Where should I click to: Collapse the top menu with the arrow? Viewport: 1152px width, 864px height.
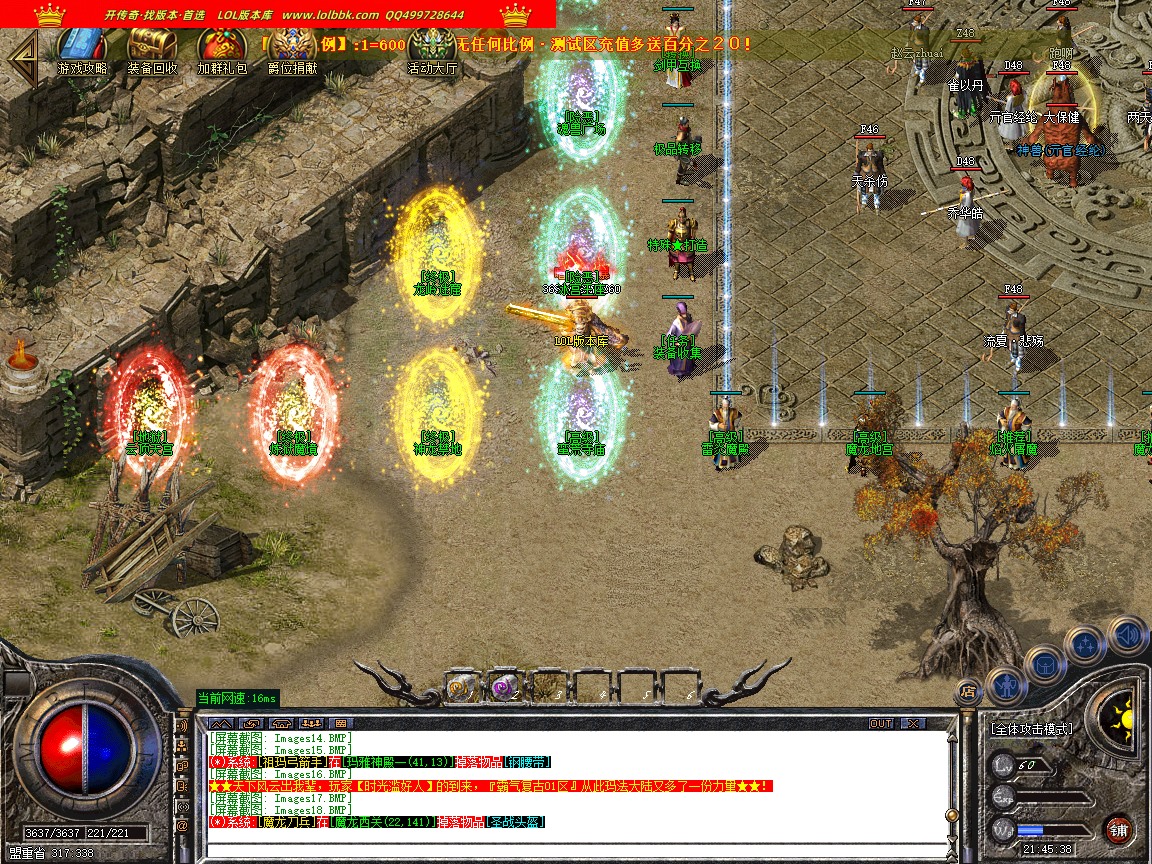click(22, 55)
